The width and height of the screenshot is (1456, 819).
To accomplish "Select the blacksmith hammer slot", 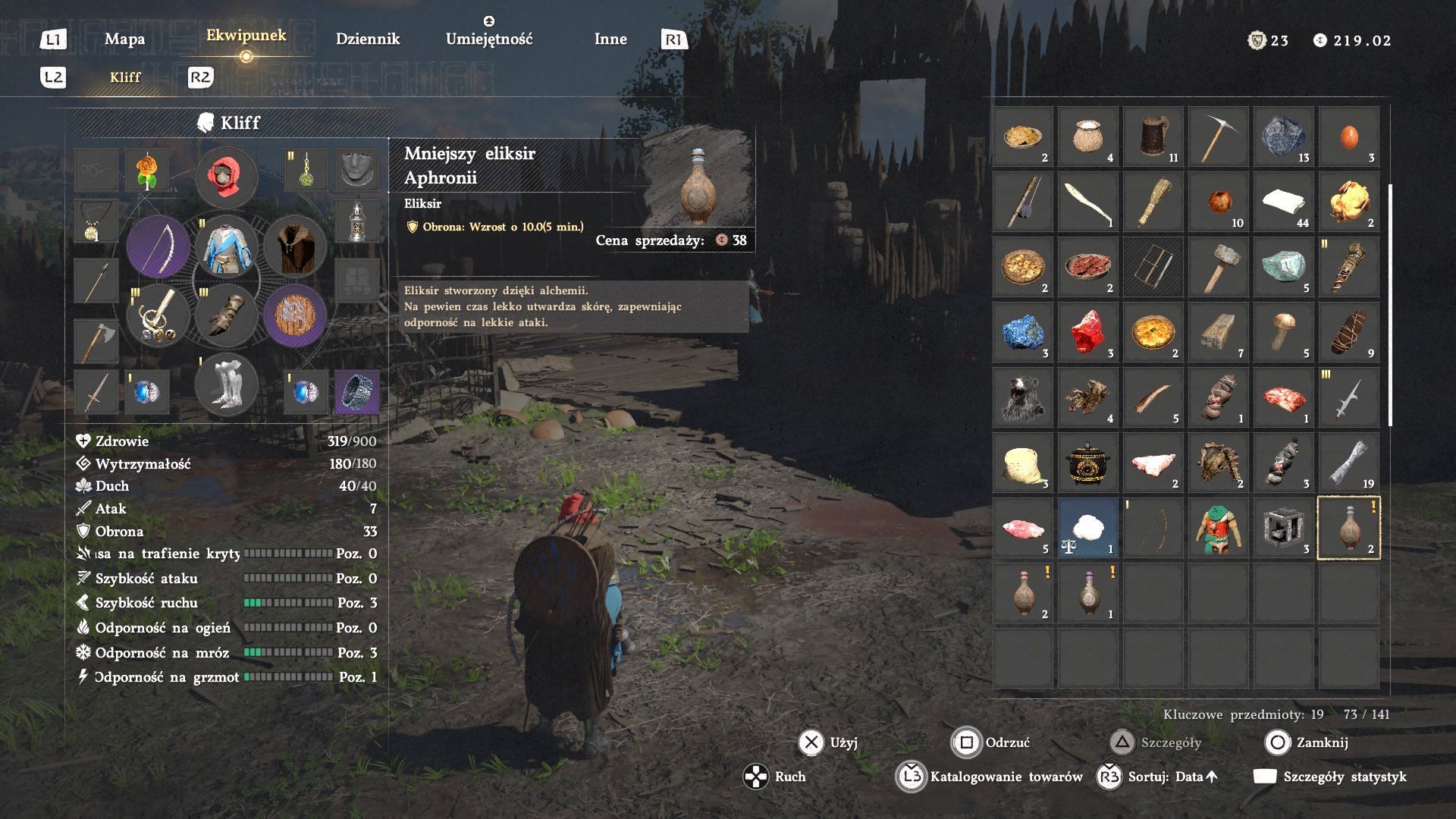I will 1218,267.
